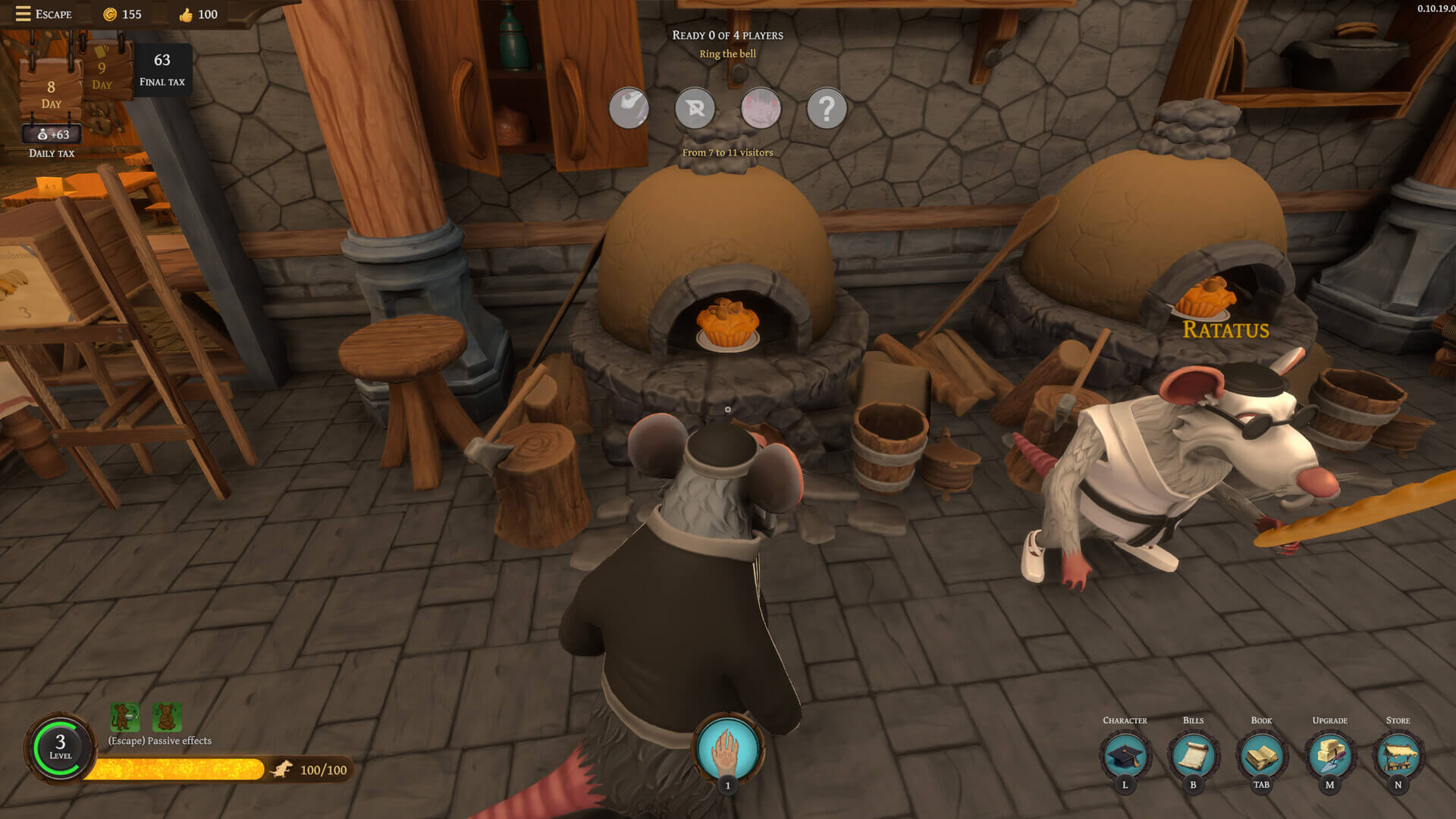Open the Upgrade bricks and trowel icon
The width and height of the screenshot is (1456, 819).
click(x=1329, y=755)
